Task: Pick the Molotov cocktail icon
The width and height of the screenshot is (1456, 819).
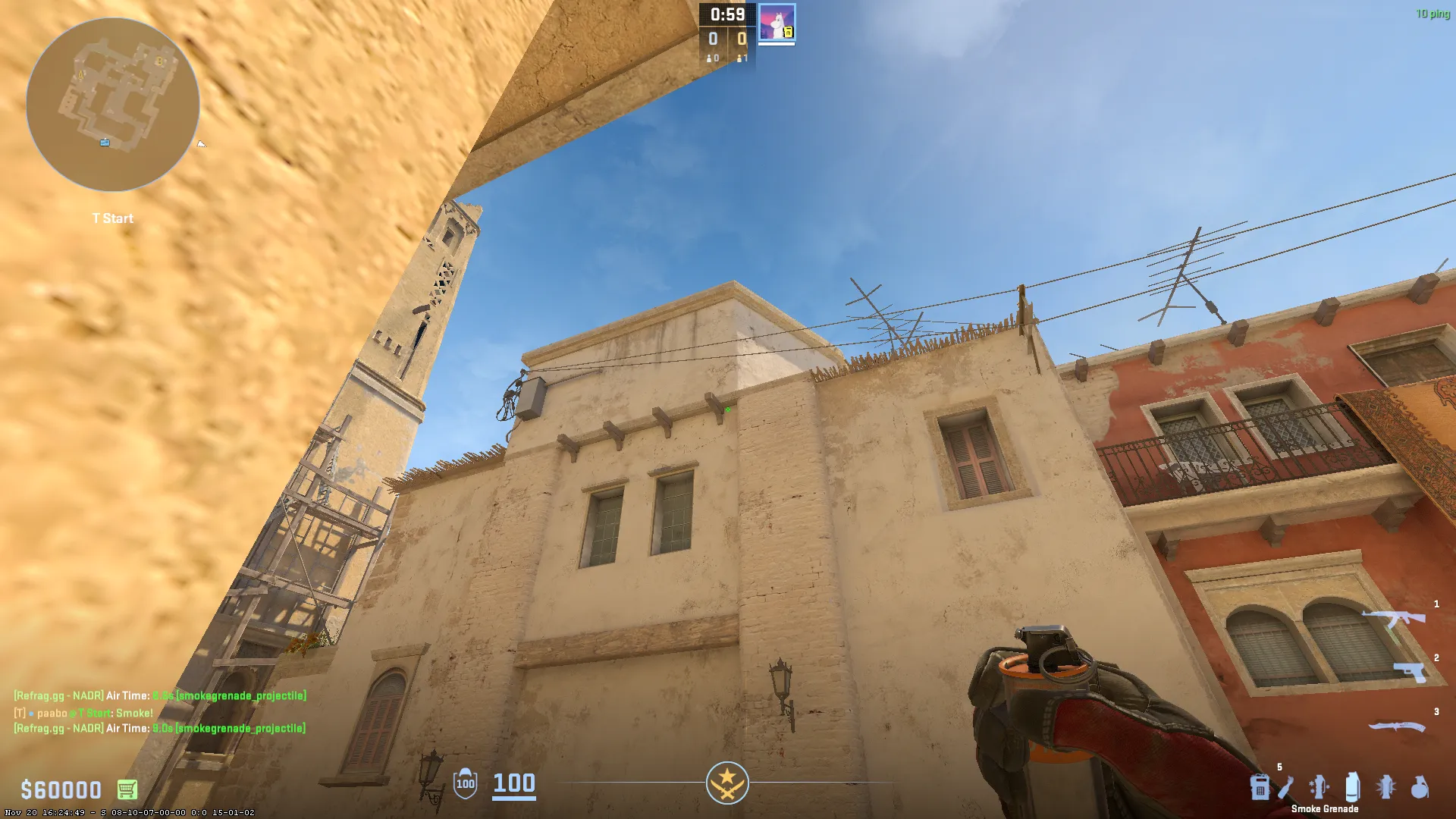Action: click(1285, 787)
